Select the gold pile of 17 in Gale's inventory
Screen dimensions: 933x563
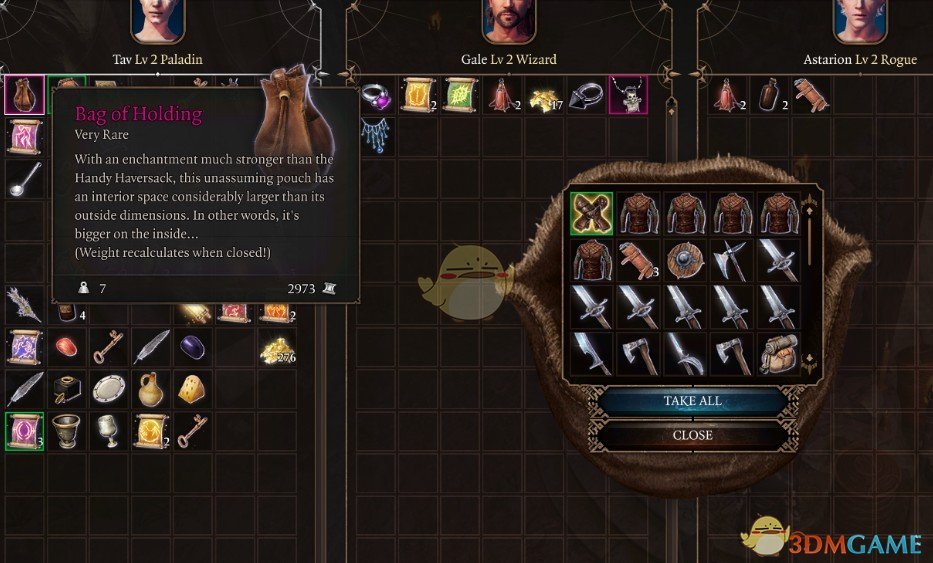(x=543, y=96)
